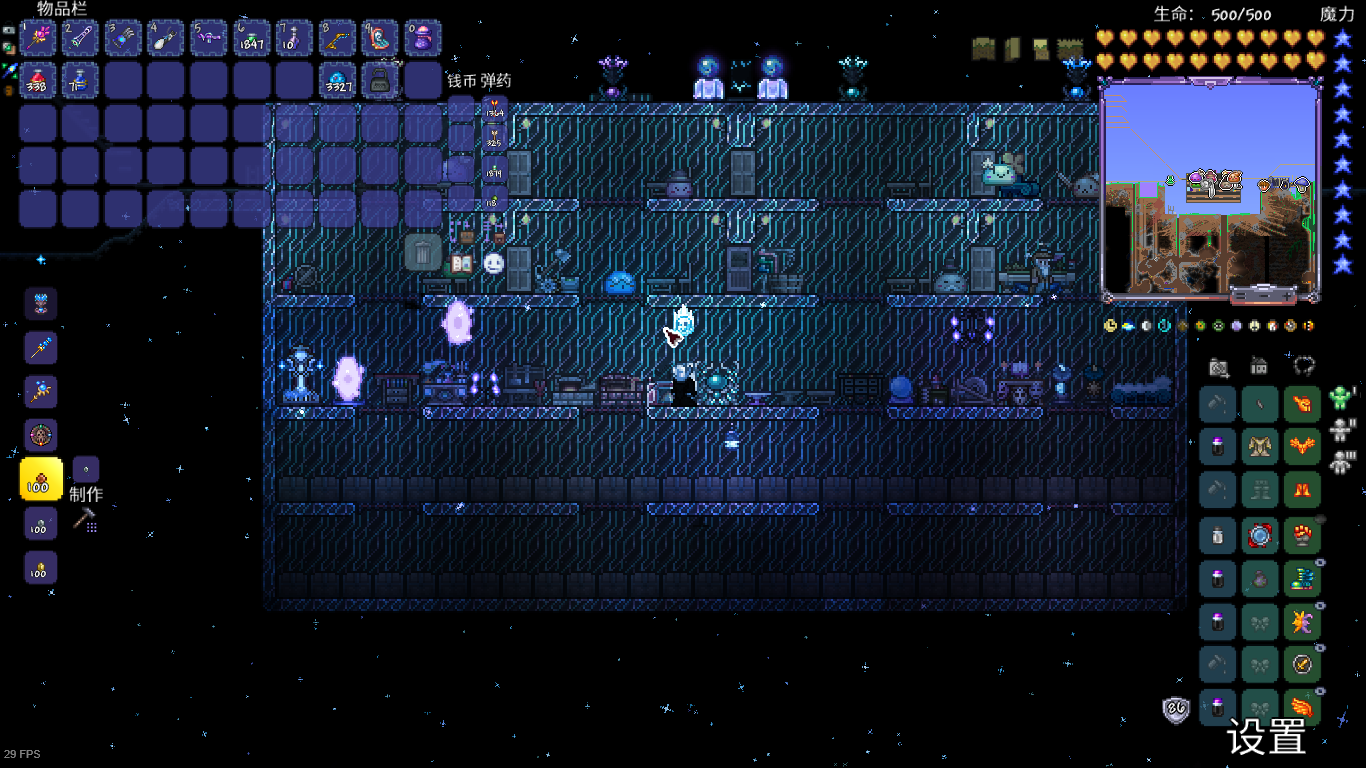Open the camera mode icon

pos(1218,366)
